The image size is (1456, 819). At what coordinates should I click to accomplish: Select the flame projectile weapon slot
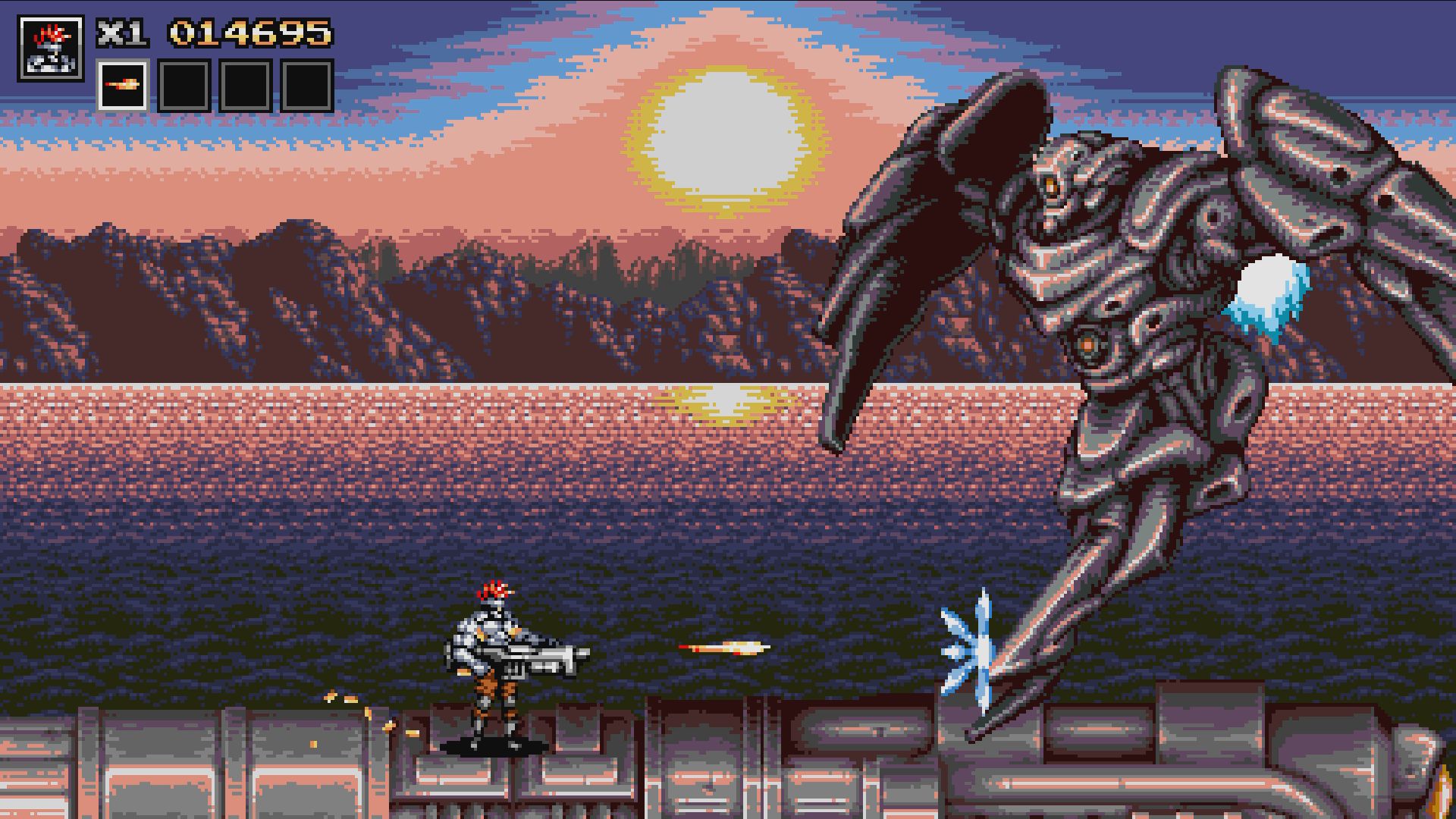click(x=124, y=84)
